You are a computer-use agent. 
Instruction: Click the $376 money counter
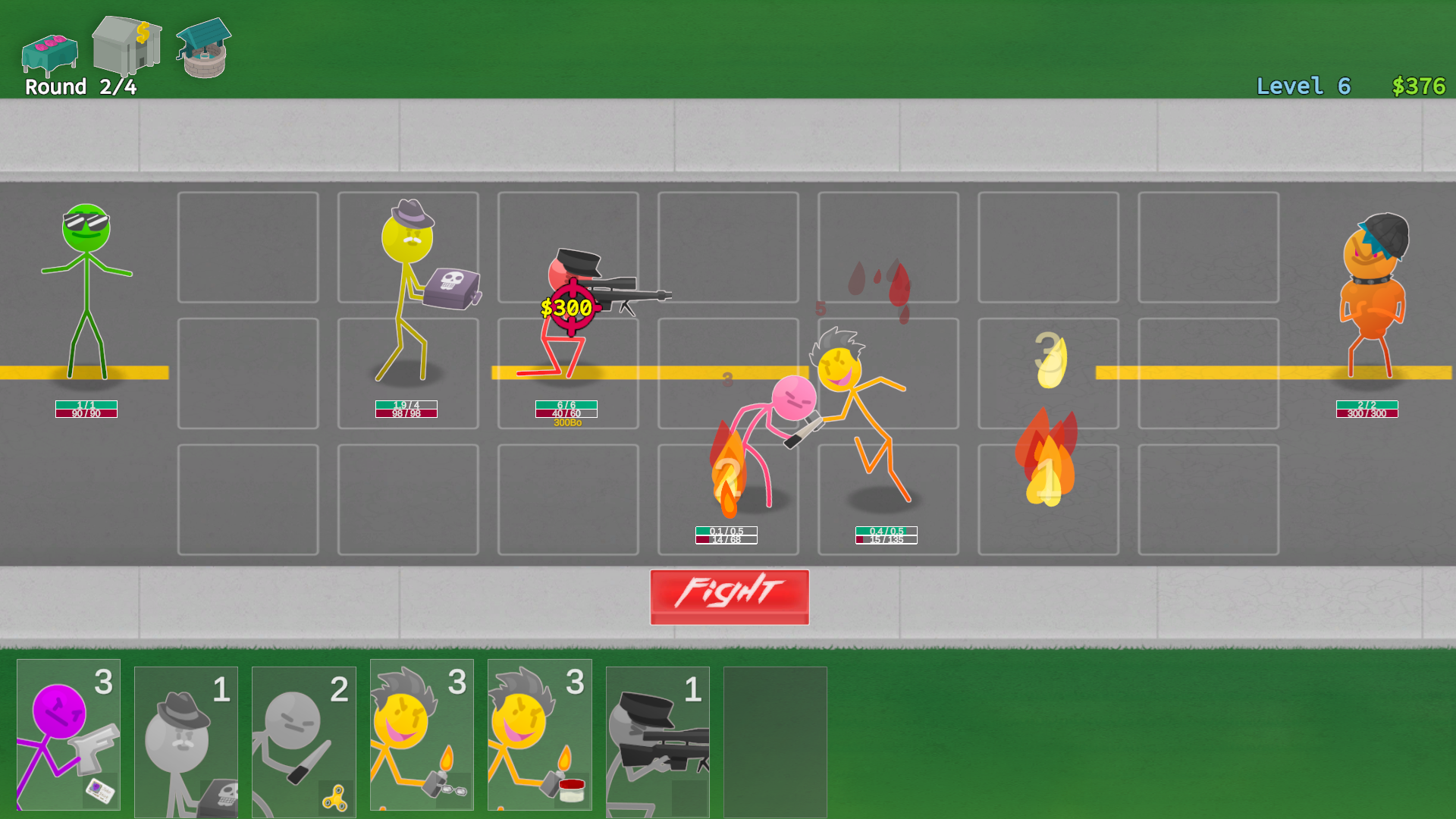(x=1417, y=86)
